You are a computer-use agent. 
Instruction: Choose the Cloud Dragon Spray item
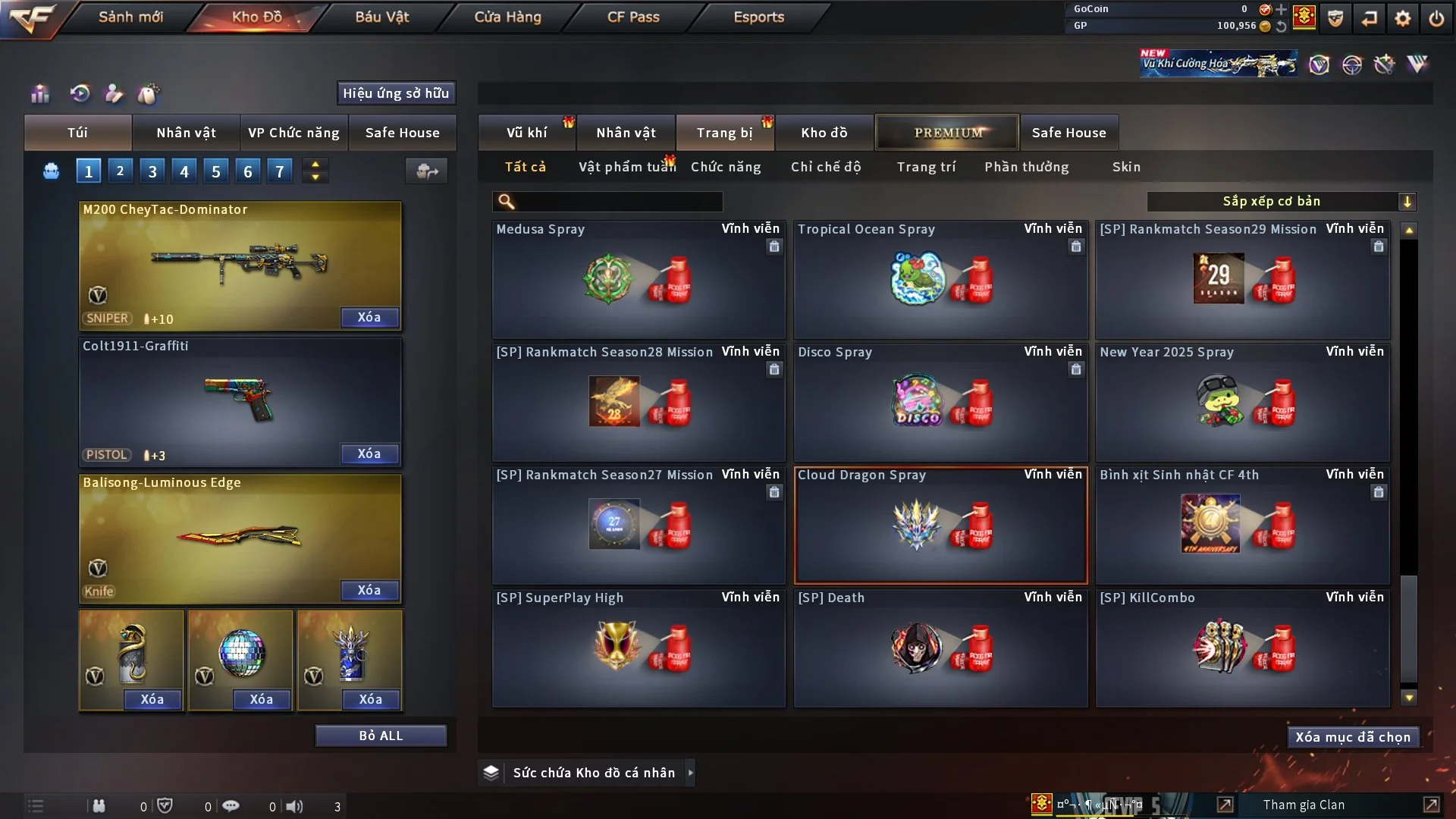[x=940, y=525]
